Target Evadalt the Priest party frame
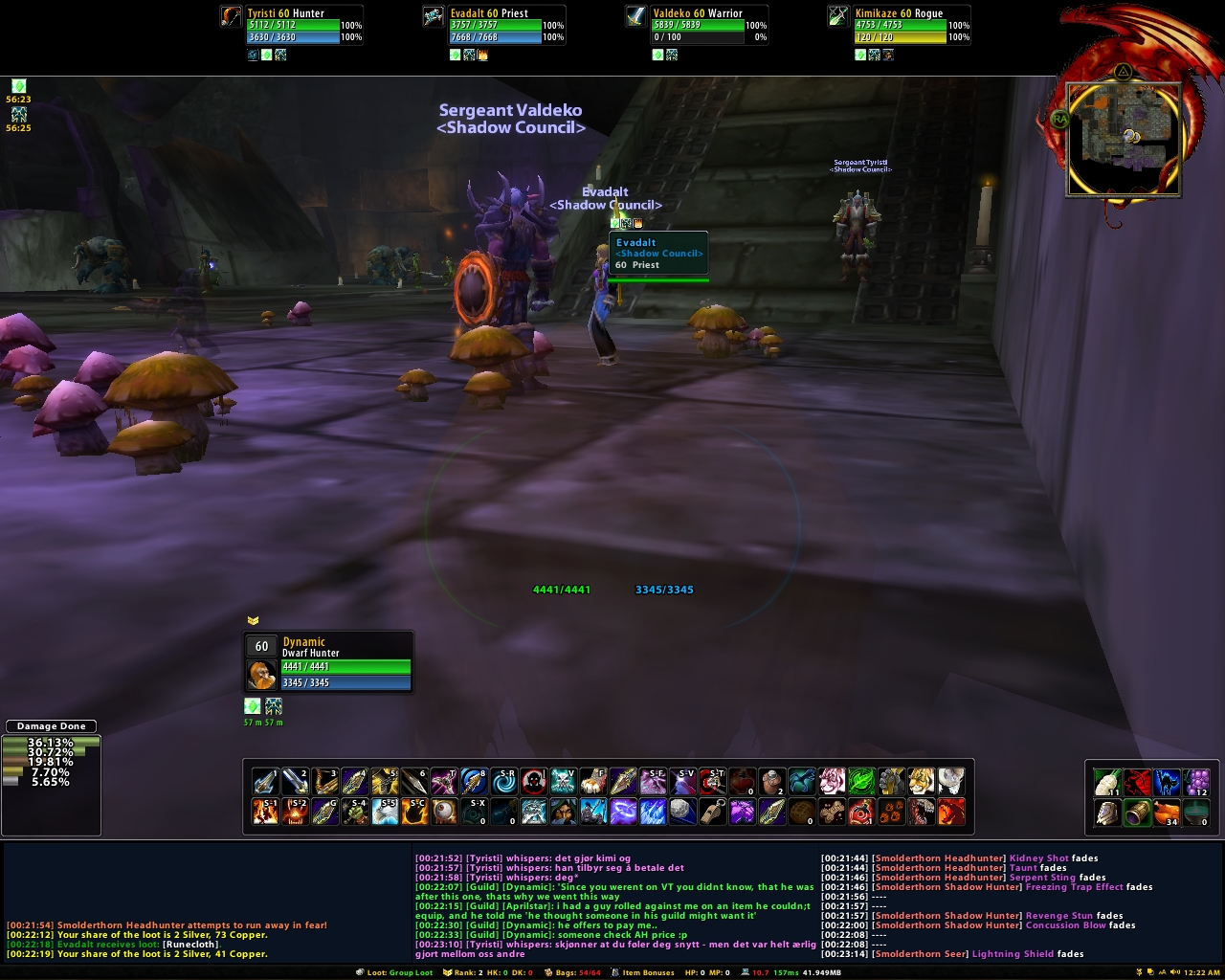Image resolution: width=1225 pixels, height=980 pixels. tap(495, 26)
